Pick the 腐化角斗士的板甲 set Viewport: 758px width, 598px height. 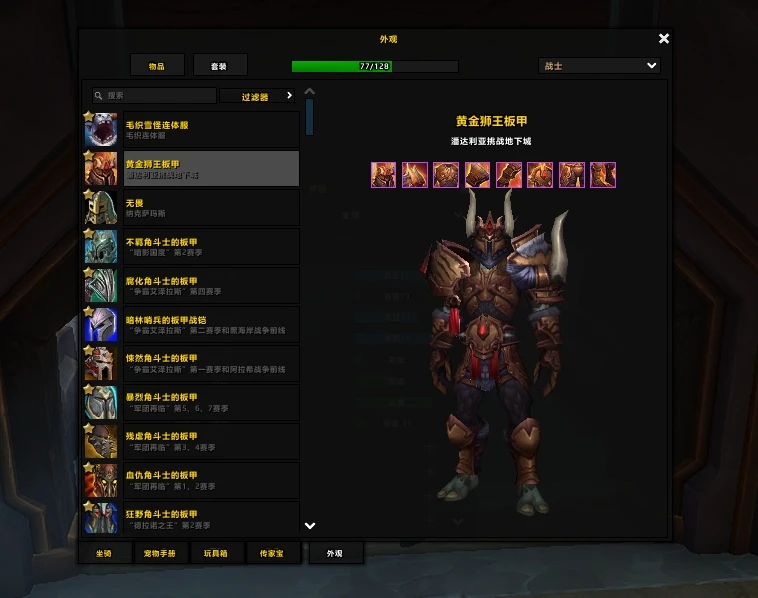[x=192, y=286]
